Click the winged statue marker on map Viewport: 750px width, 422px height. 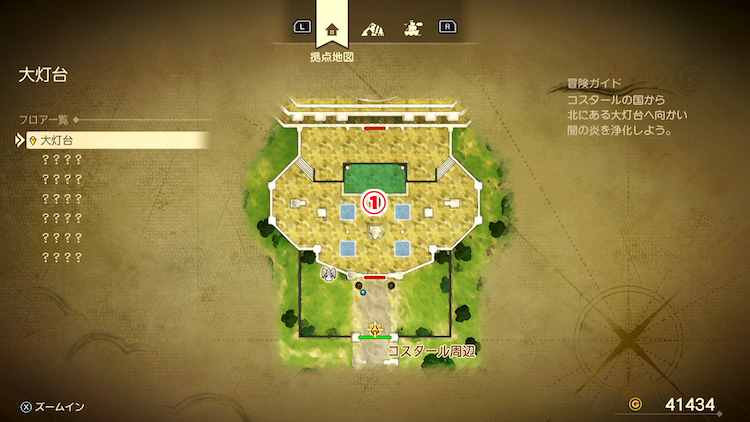pos(328,272)
